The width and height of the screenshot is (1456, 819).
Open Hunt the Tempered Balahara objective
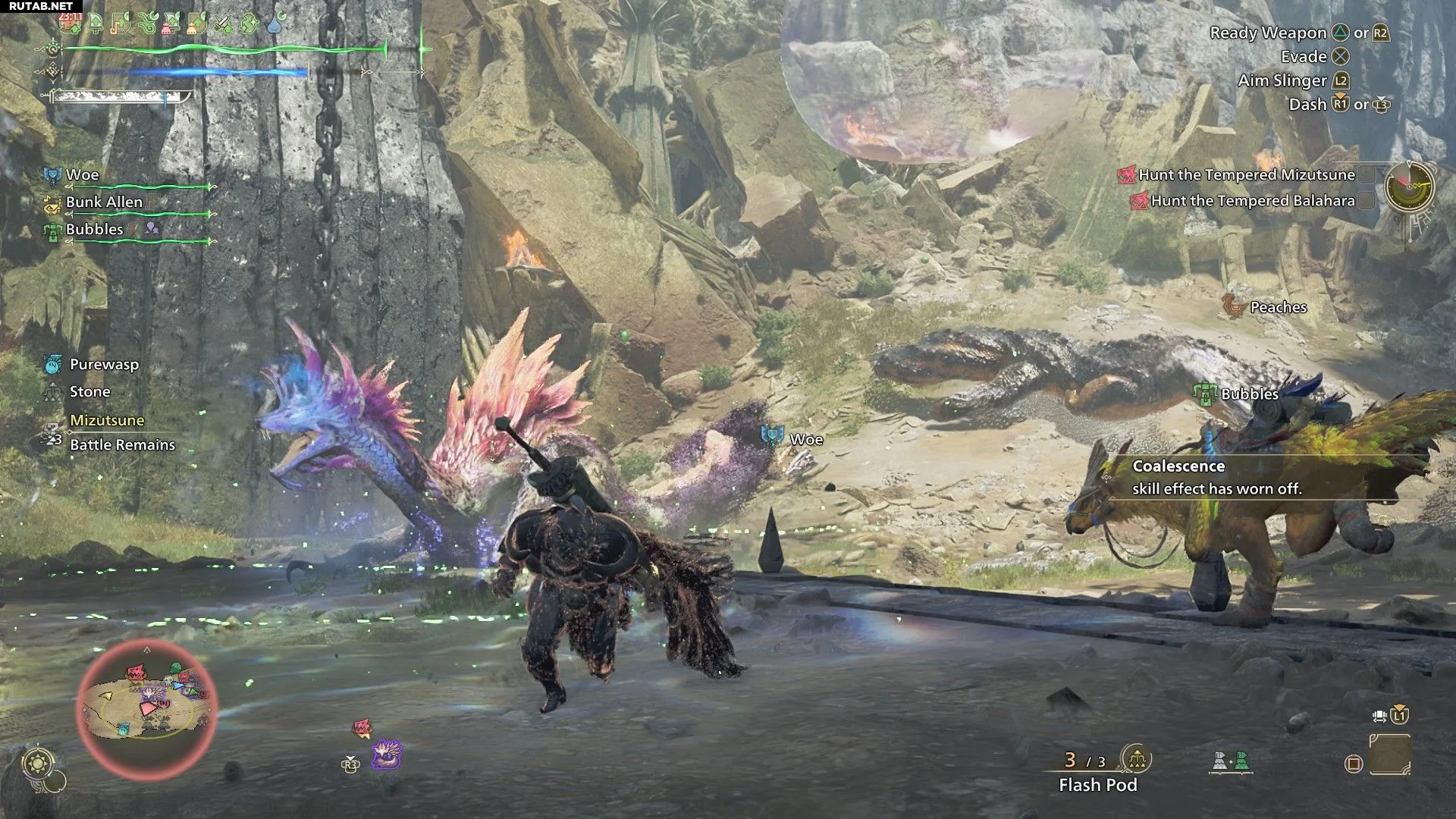(1252, 201)
